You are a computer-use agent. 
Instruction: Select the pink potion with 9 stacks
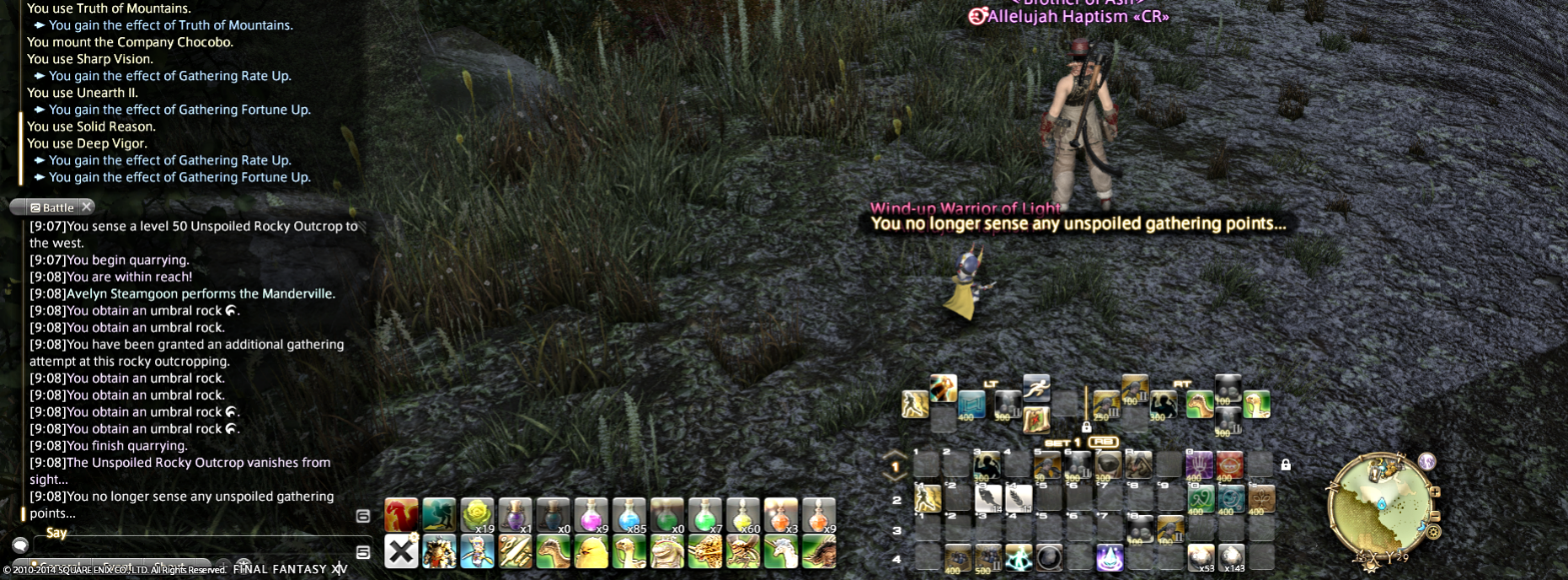[591, 515]
